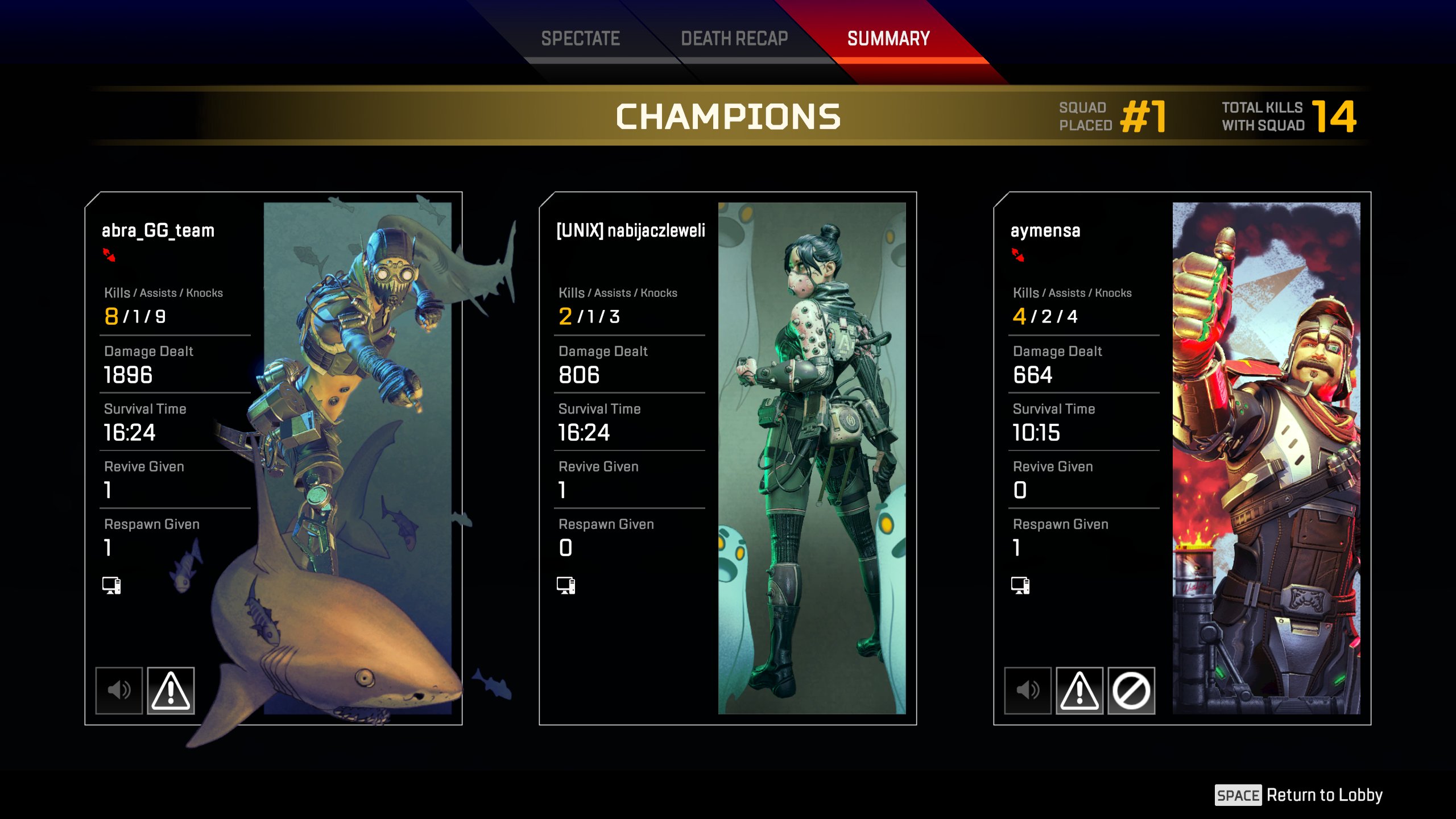Open the Death Recap tab
The width and height of the screenshot is (1456, 819).
point(734,39)
